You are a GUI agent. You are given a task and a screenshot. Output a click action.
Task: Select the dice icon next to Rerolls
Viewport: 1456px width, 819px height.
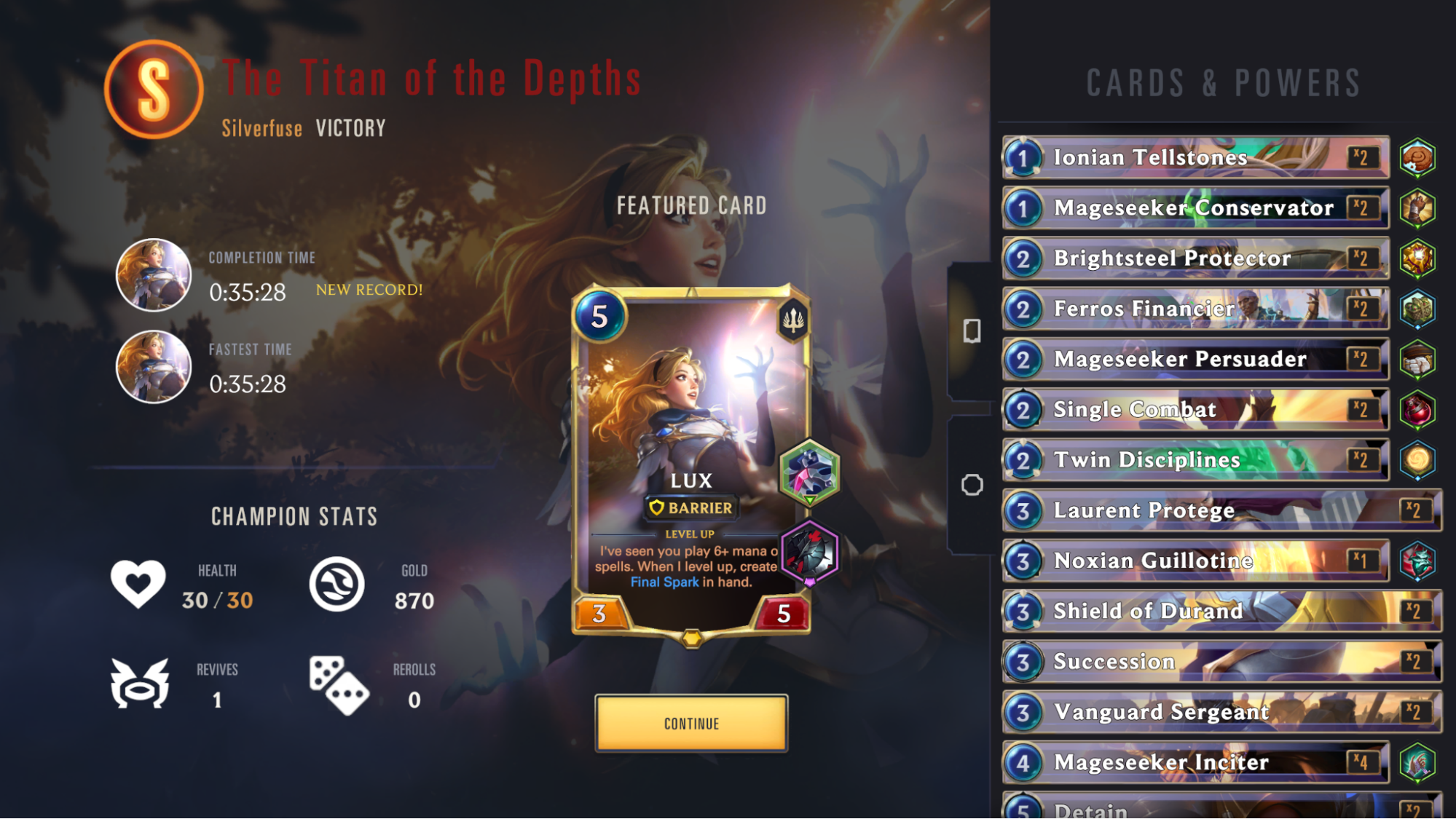click(x=337, y=687)
